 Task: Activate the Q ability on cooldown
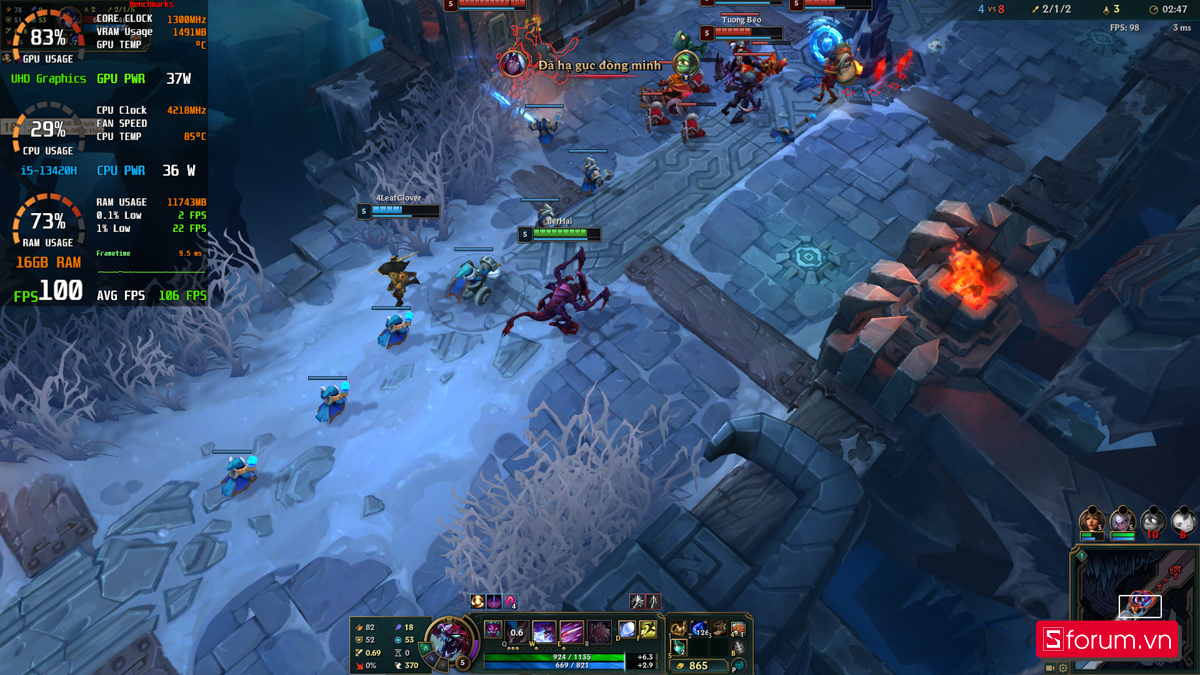(x=517, y=632)
